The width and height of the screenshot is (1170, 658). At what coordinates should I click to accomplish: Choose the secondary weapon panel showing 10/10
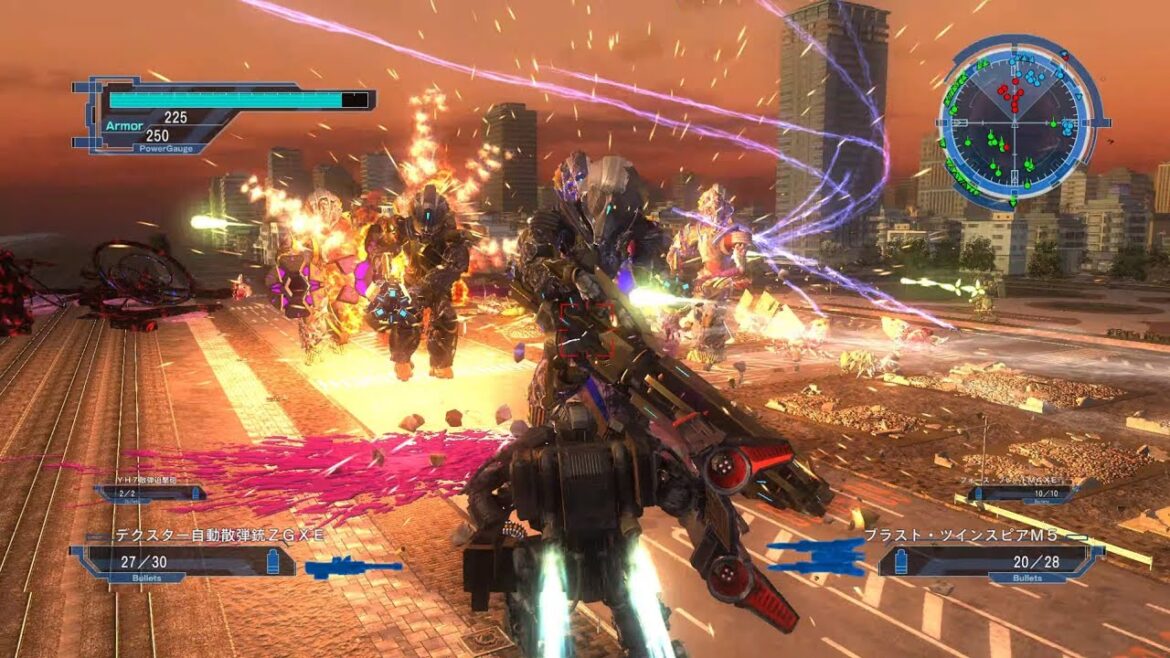click(1020, 492)
